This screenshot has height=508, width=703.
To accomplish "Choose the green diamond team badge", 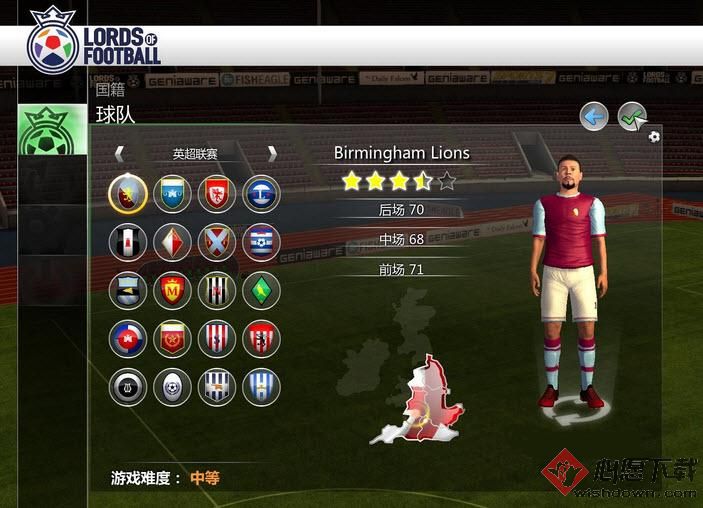I will click(x=261, y=290).
